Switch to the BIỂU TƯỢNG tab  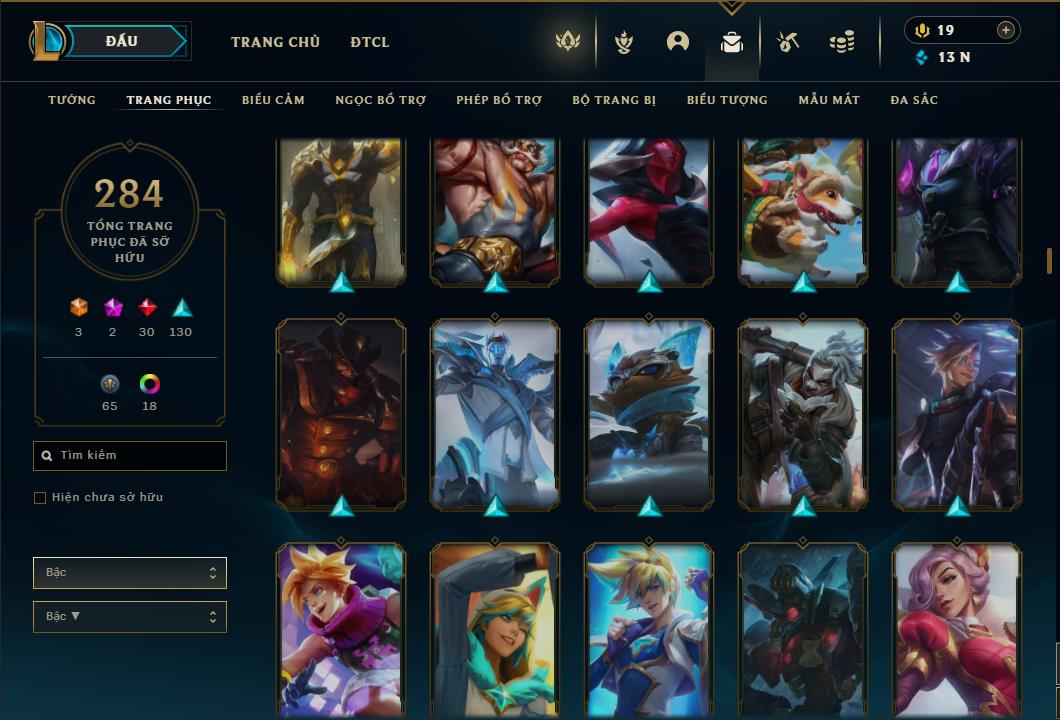click(727, 100)
